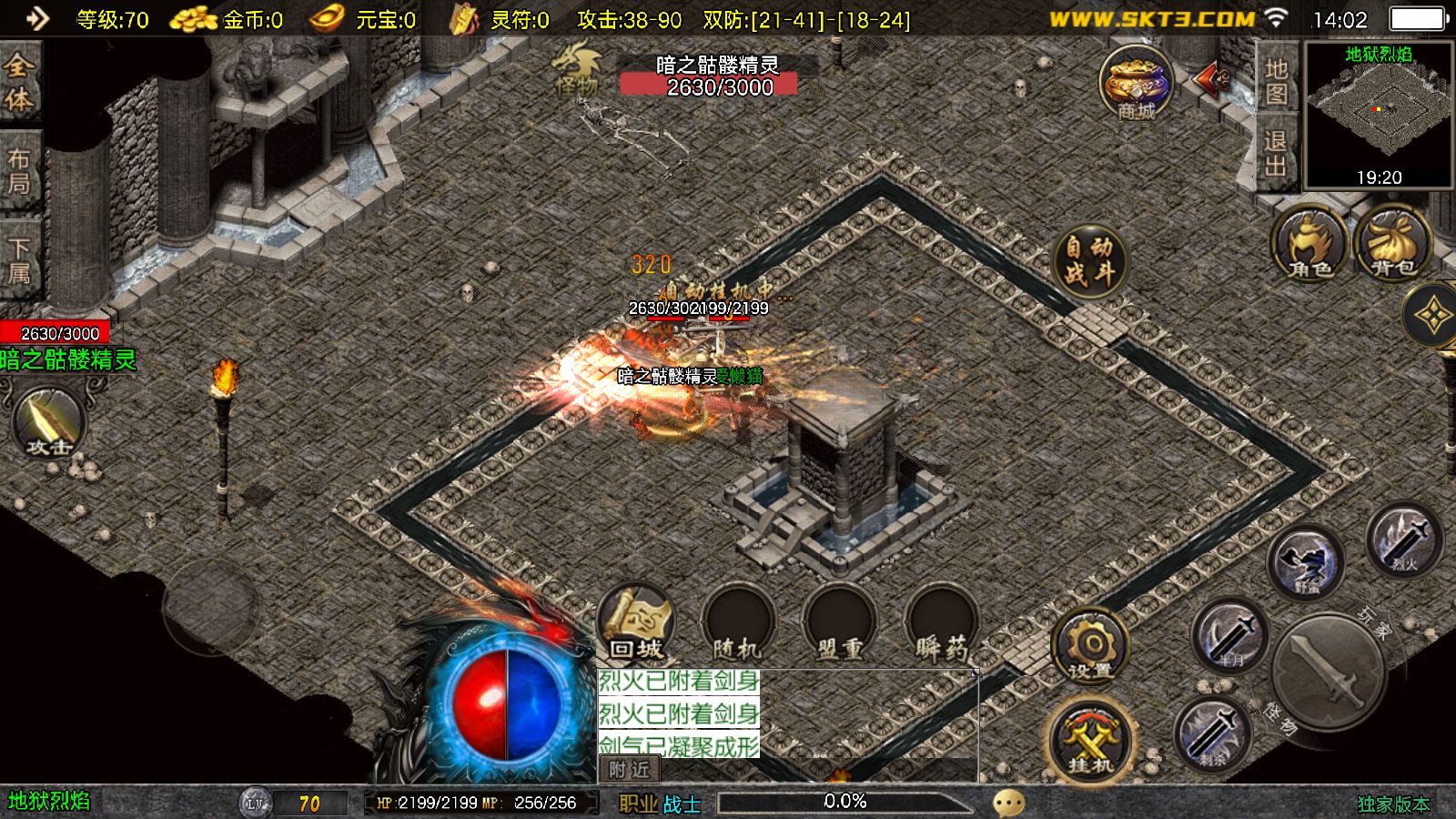Screen dimensions: 1456x819
Task: Select the 布局 layout tab
Action: pos(19,171)
